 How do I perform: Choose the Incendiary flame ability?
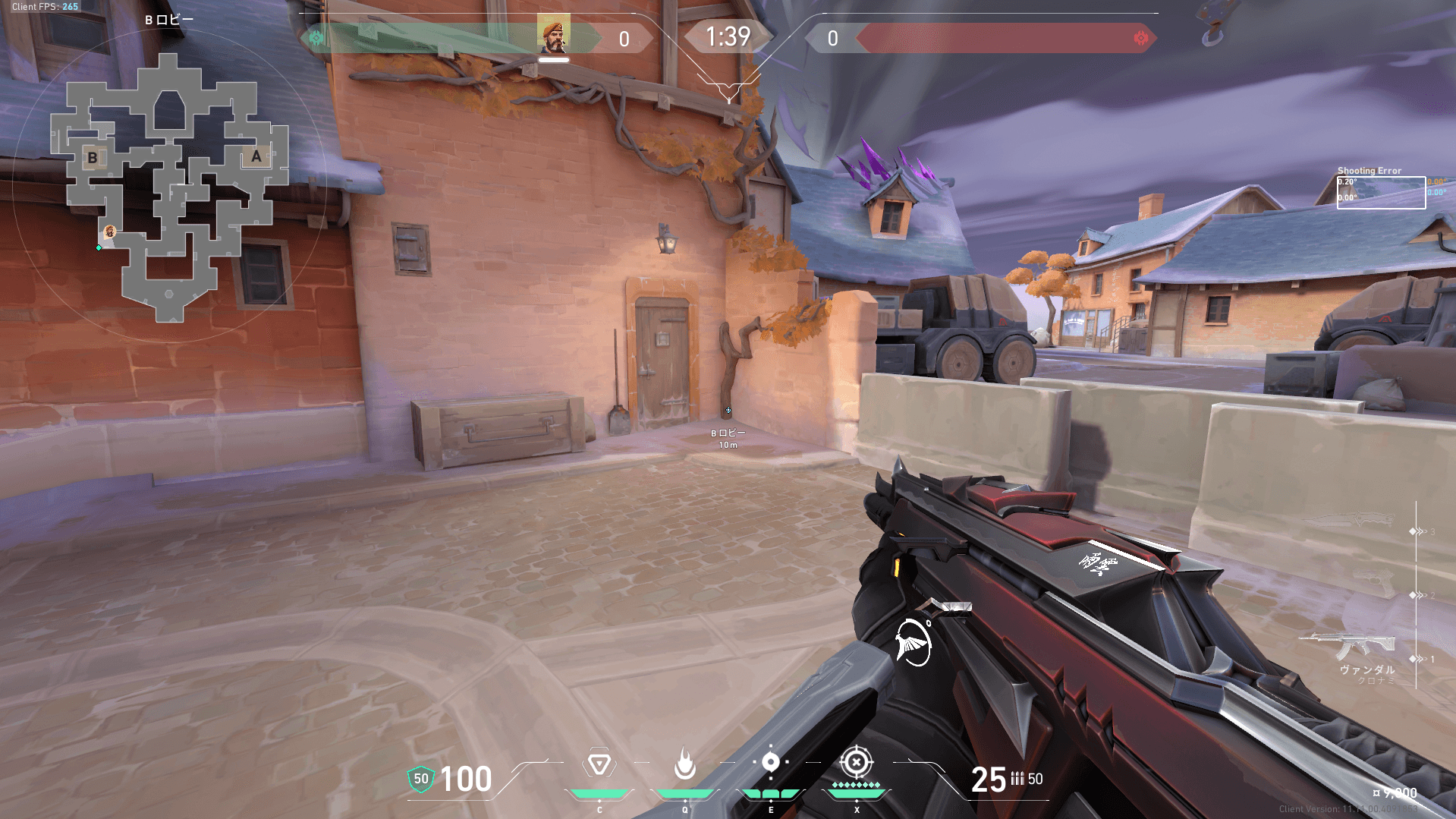click(685, 763)
